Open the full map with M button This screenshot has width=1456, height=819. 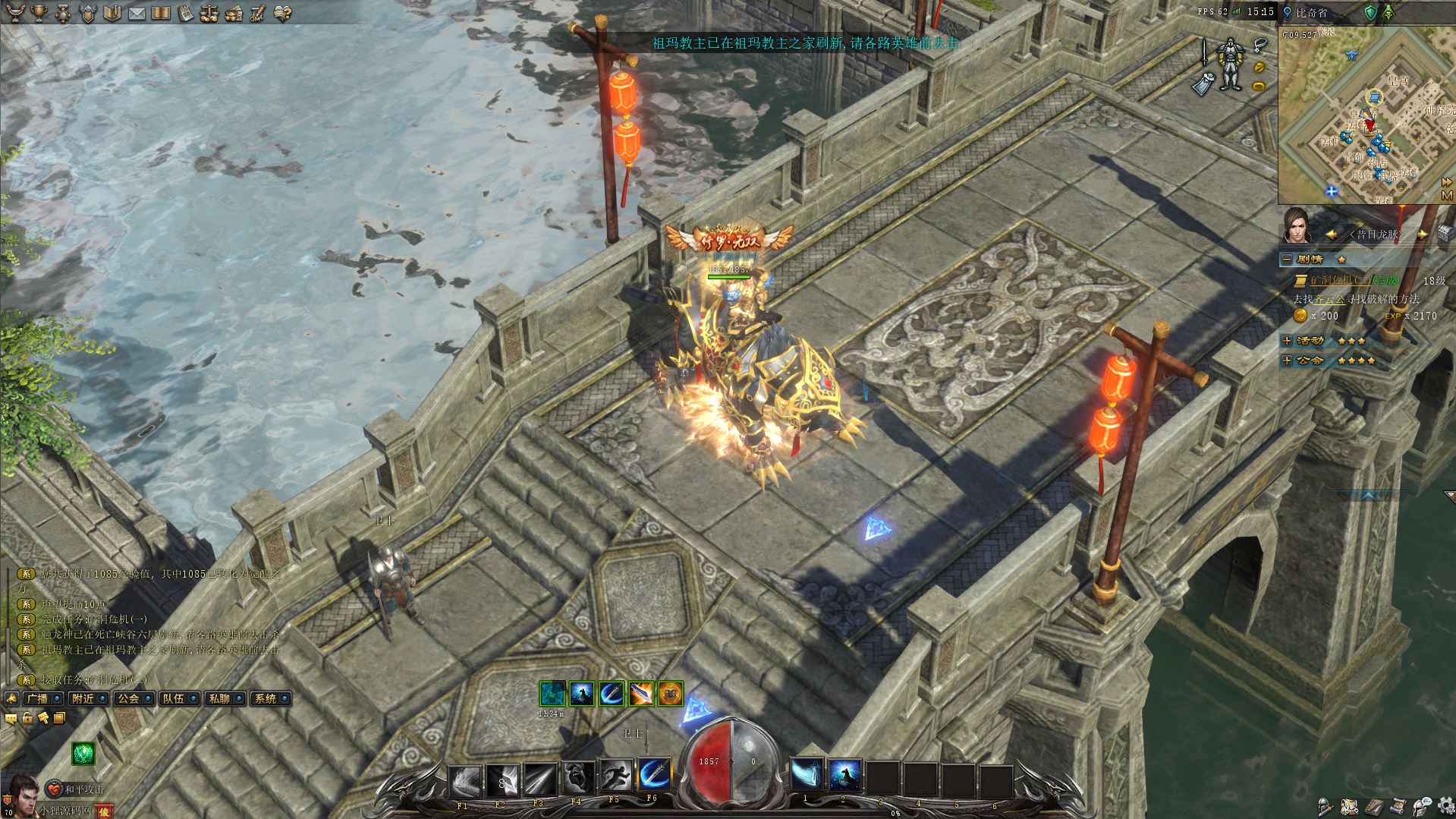(x=1447, y=196)
